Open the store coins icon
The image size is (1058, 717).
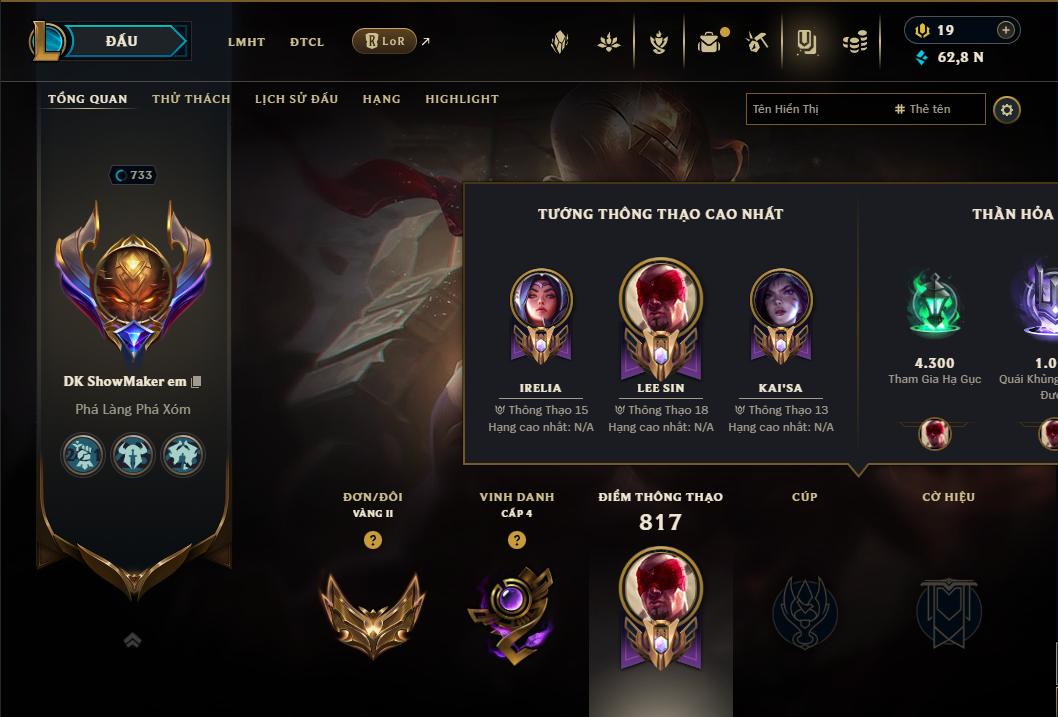click(x=854, y=42)
